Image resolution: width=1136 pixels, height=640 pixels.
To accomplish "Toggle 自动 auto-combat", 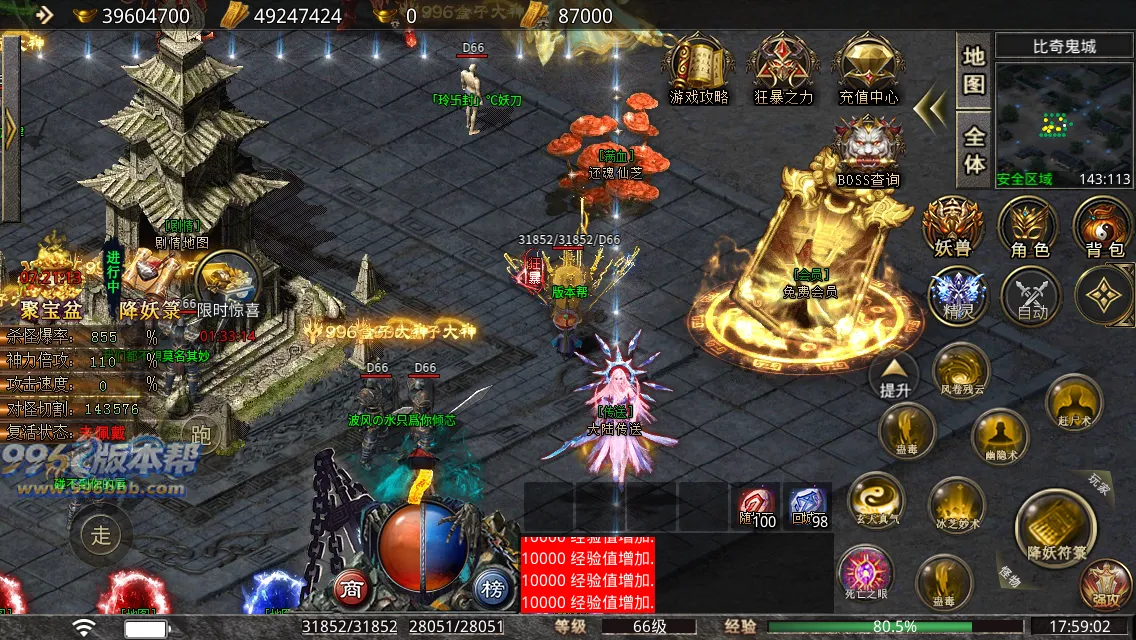I will pos(1031,296).
